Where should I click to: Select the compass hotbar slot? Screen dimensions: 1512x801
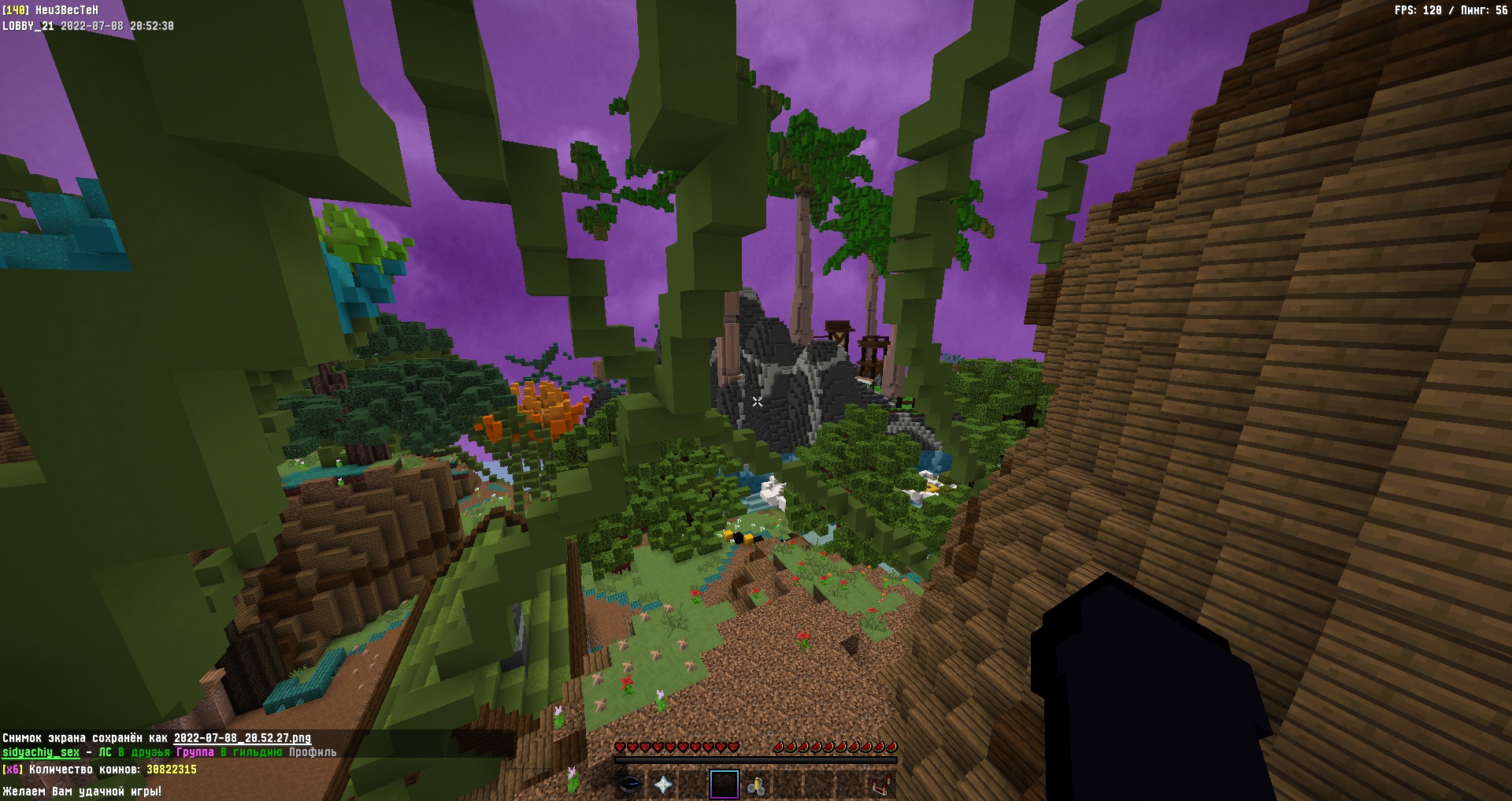630,784
